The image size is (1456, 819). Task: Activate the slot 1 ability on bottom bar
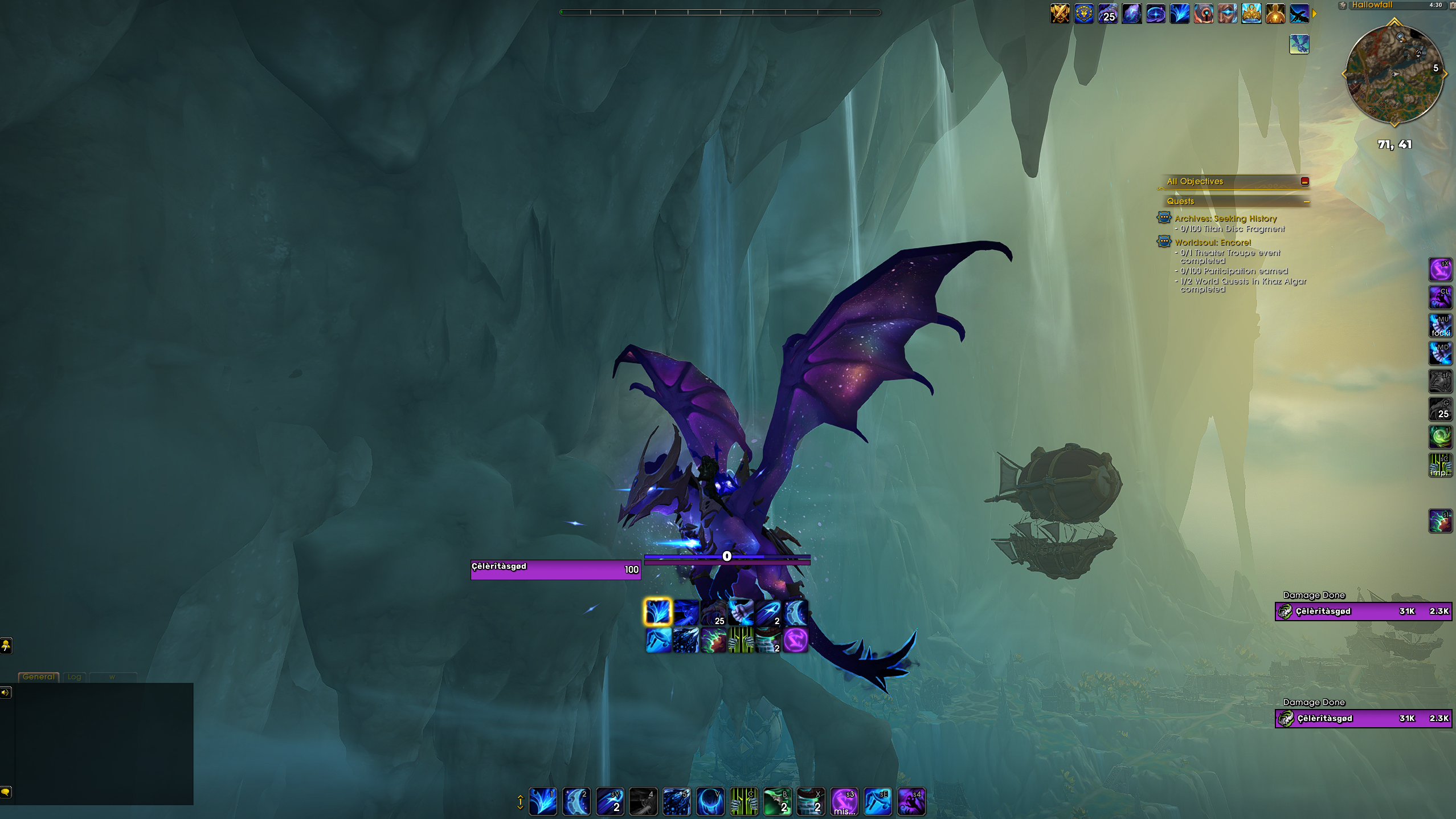coord(542,801)
